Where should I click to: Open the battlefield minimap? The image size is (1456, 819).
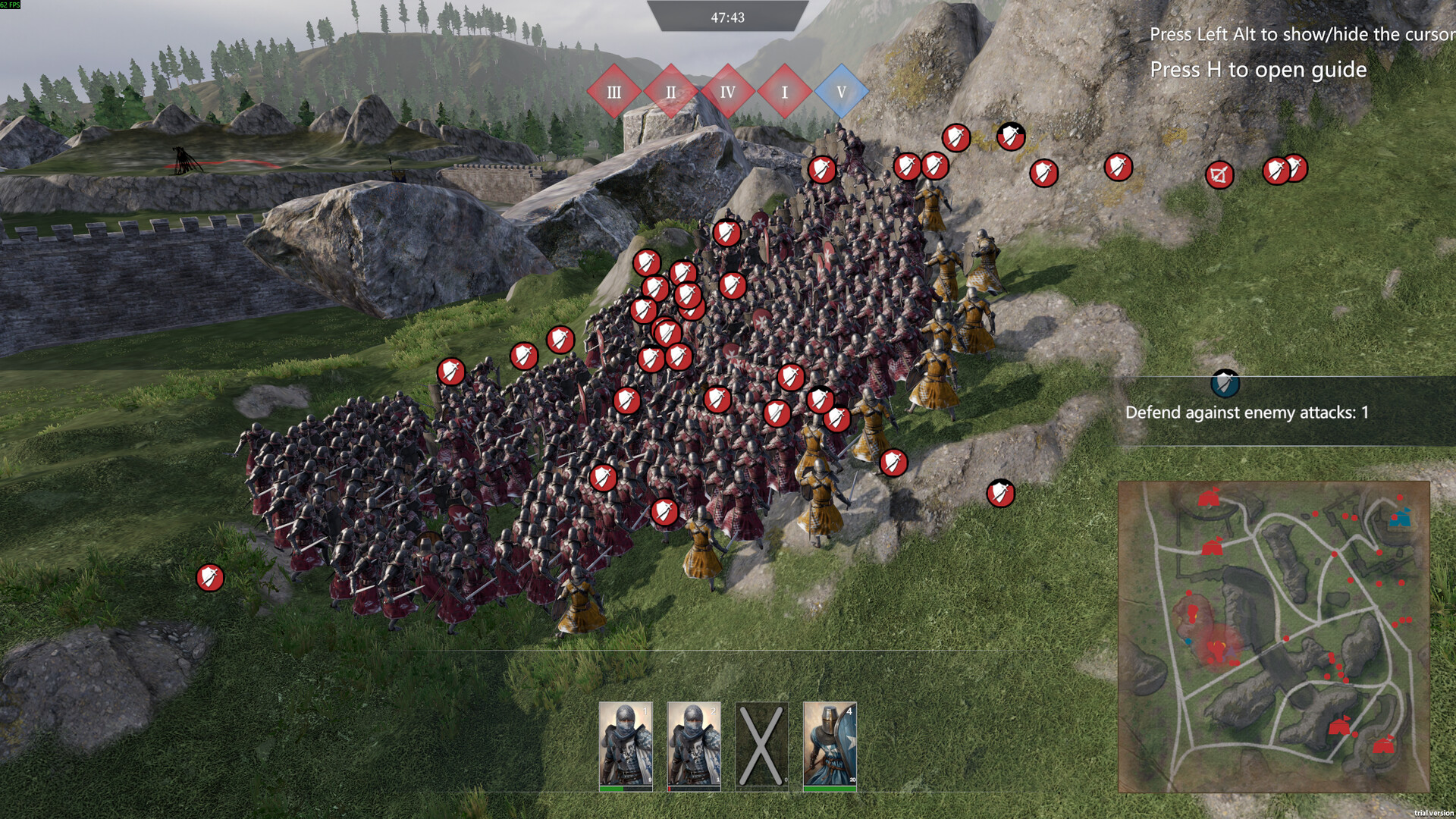(1274, 637)
